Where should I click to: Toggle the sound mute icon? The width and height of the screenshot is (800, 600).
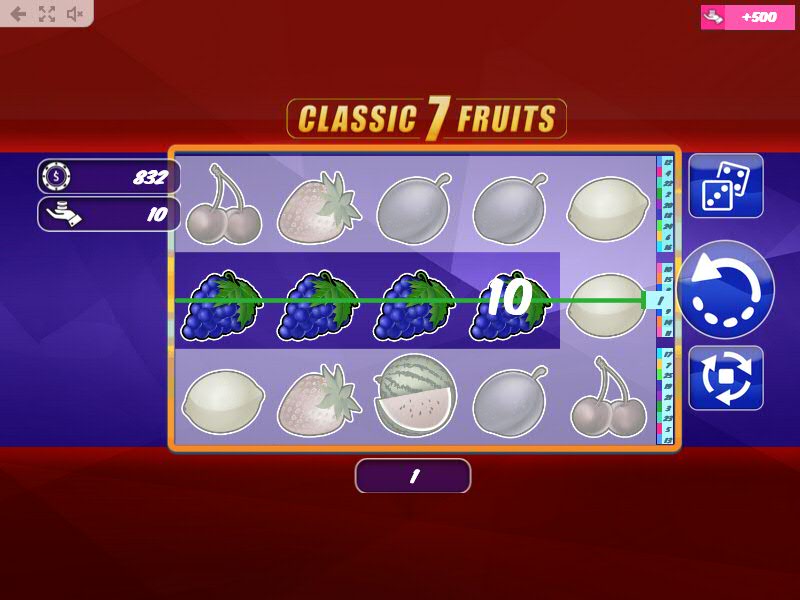point(75,14)
